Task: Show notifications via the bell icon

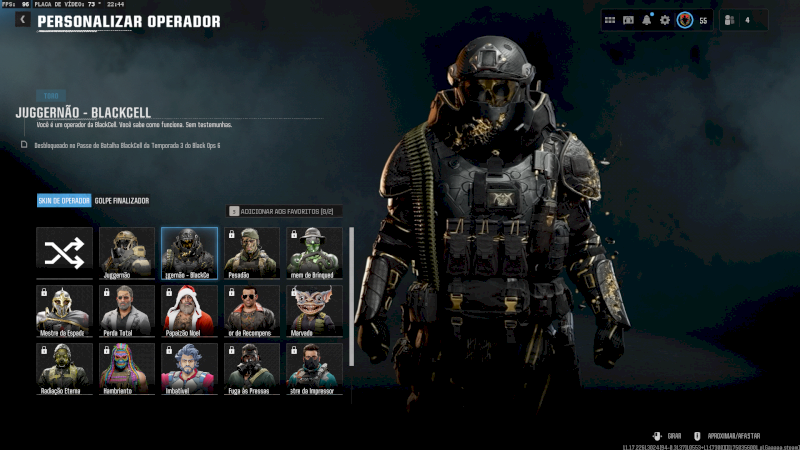Action: point(647,20)
